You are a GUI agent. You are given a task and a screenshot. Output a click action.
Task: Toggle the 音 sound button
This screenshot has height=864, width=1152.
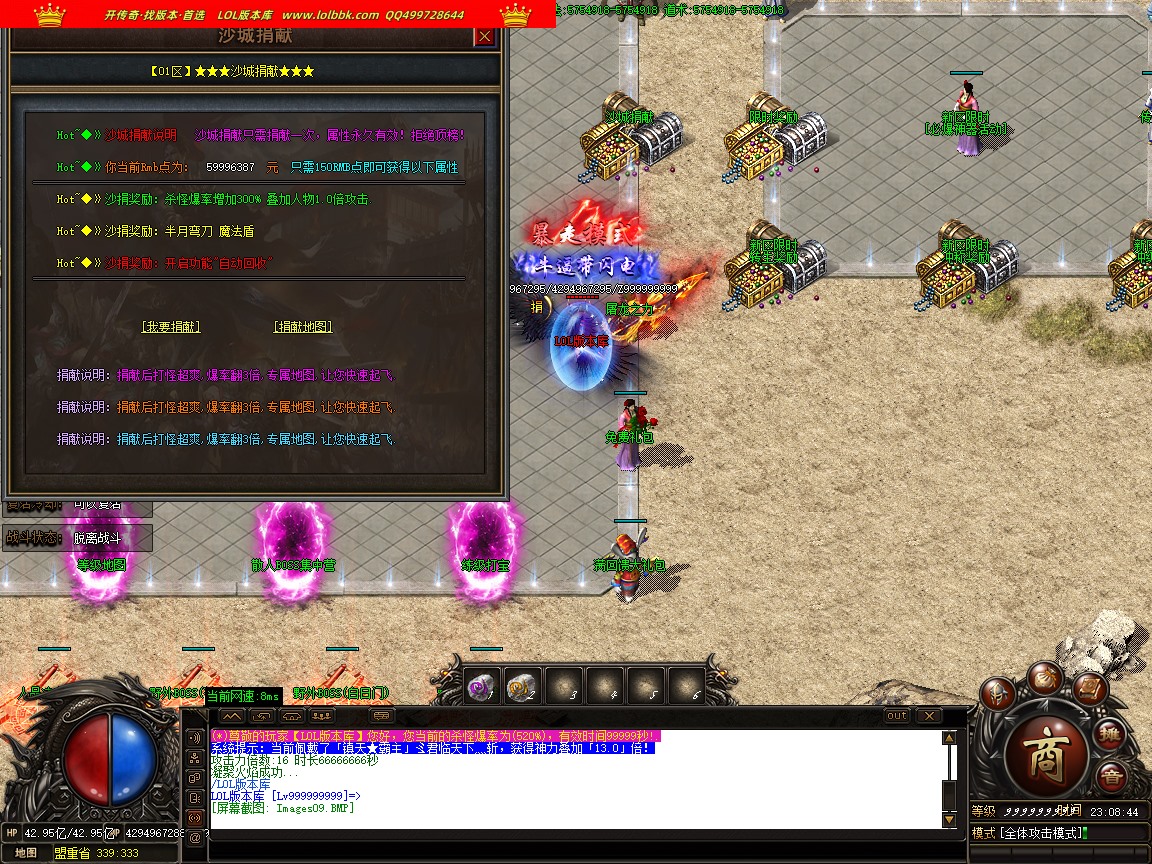pyautogui.click(x=1110, y=776)
